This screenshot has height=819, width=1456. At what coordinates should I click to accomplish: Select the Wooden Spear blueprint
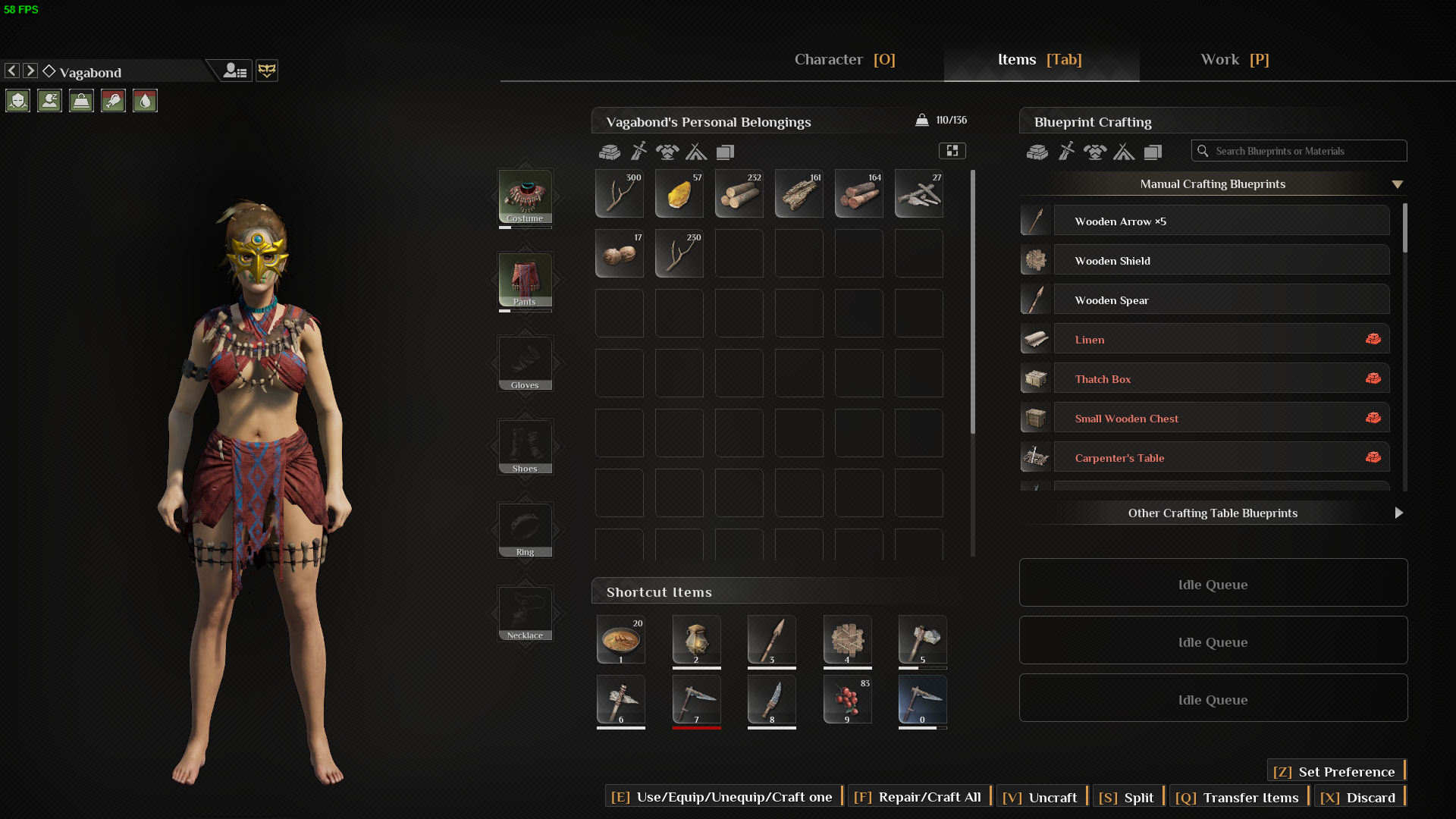[x=1221, y=300]
